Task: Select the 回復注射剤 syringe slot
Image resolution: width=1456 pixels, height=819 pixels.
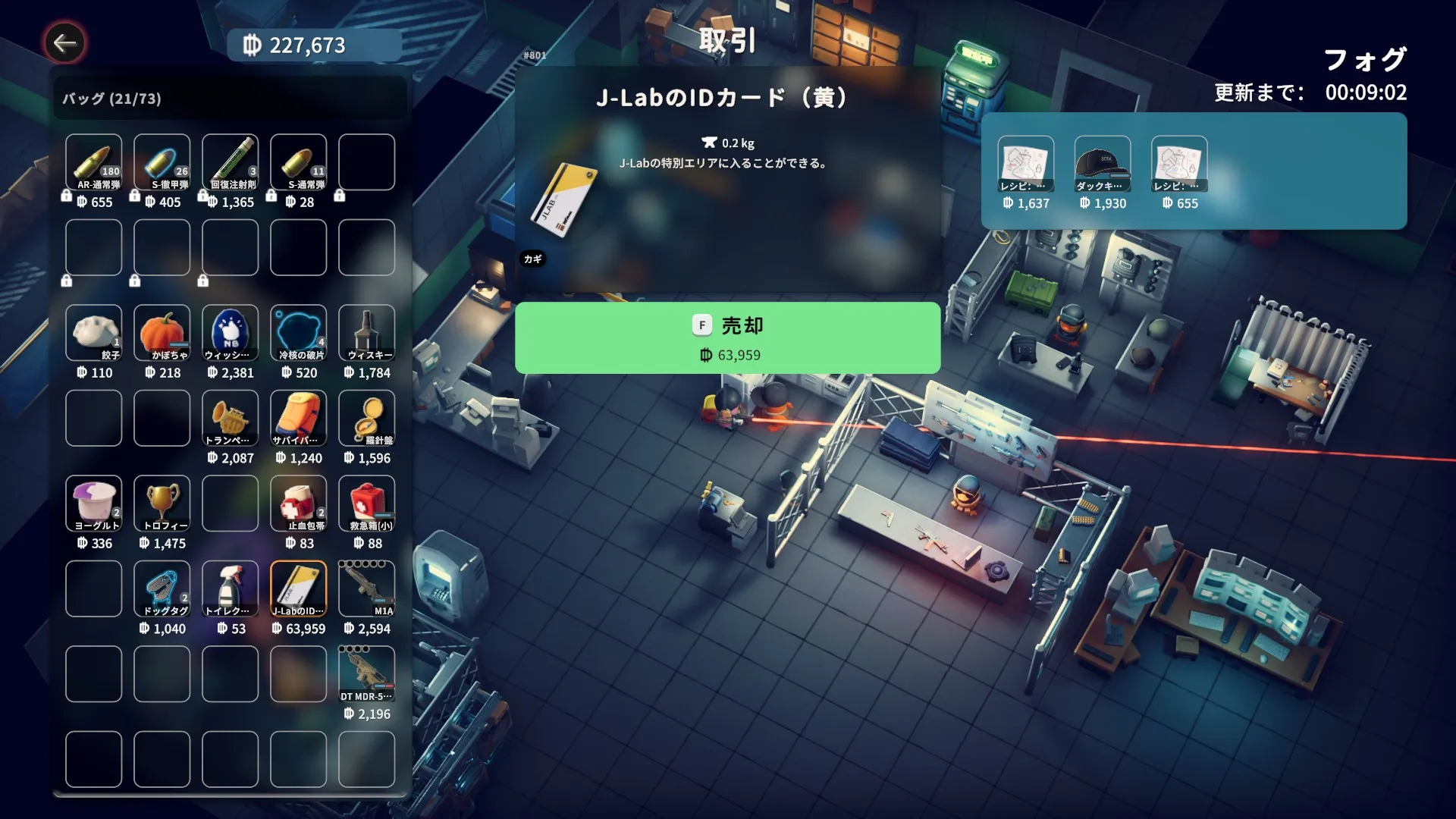Action: [x=231, y=162]
